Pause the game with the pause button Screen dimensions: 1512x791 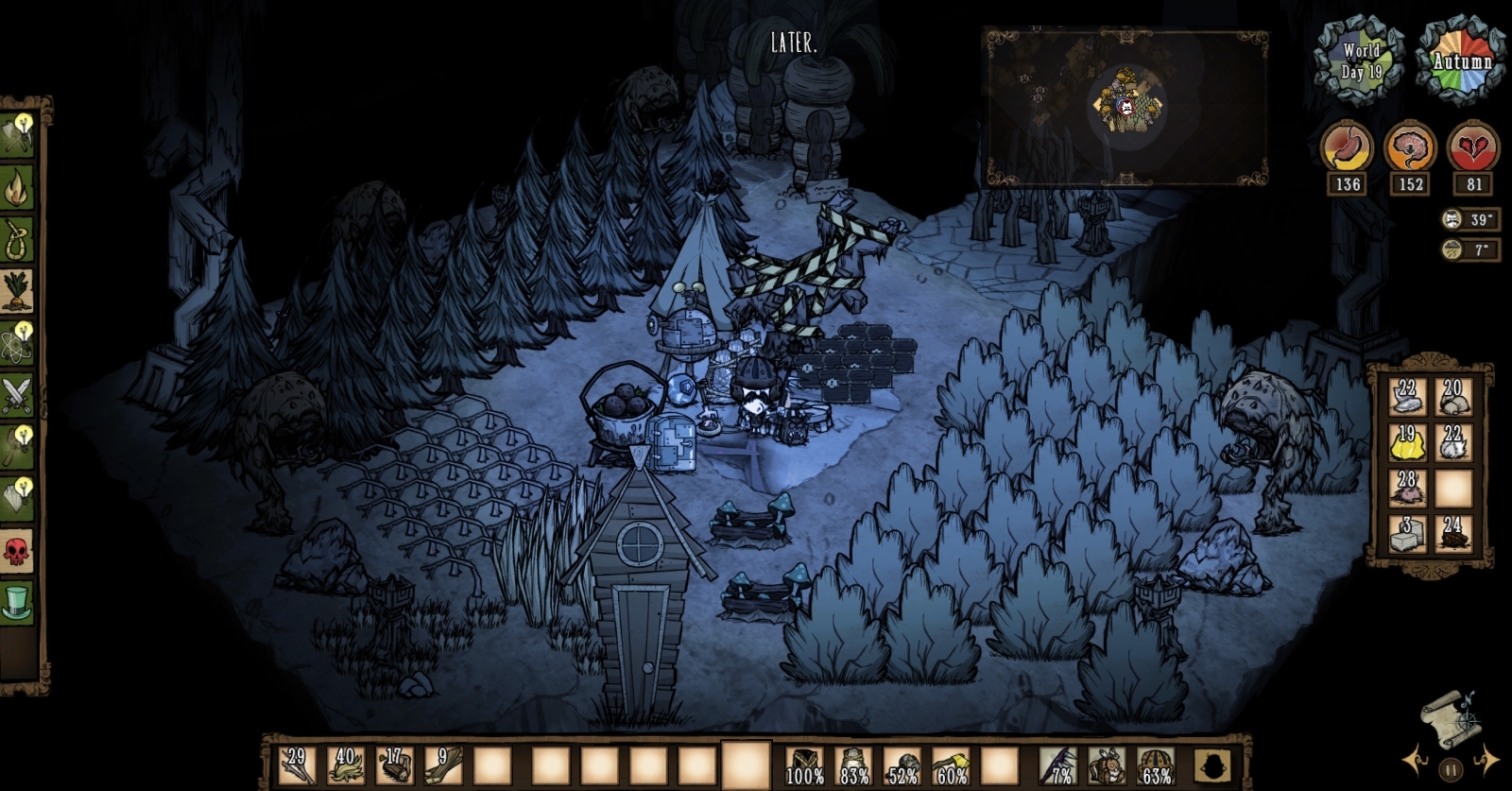pos(1450,768)
